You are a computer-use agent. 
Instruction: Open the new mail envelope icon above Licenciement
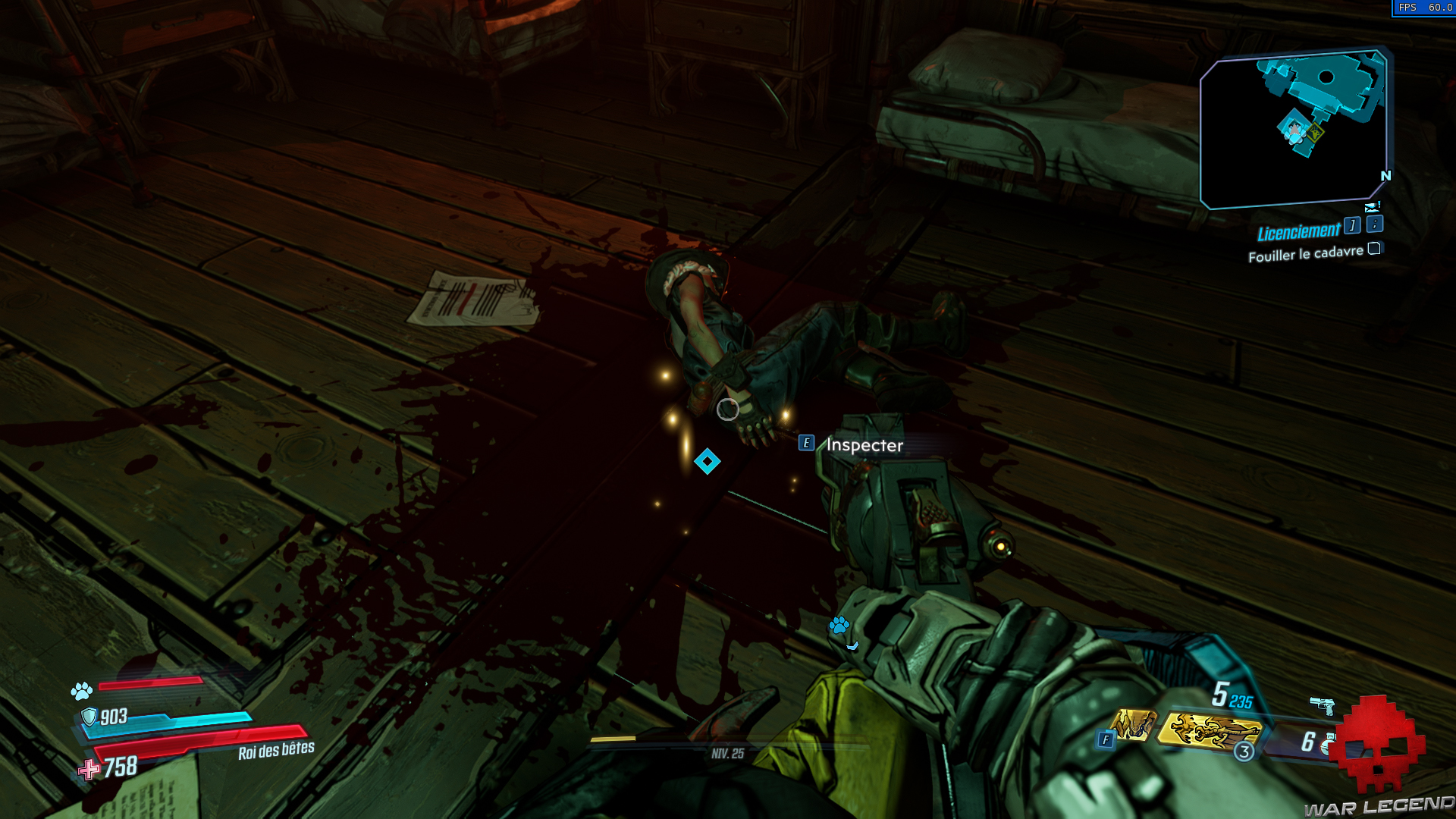coord(1371,207)
